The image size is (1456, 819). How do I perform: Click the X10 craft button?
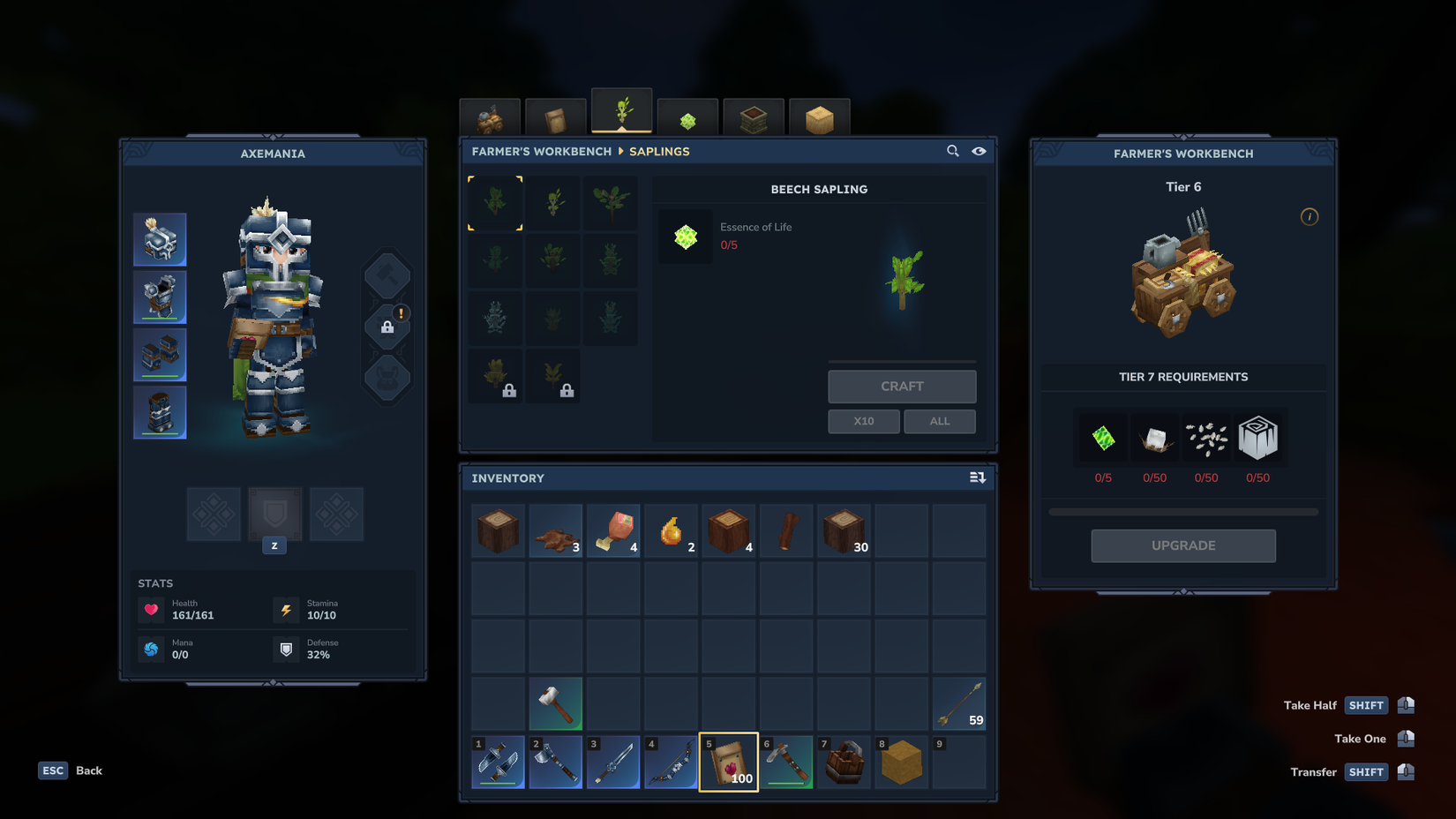coord(863,421)
